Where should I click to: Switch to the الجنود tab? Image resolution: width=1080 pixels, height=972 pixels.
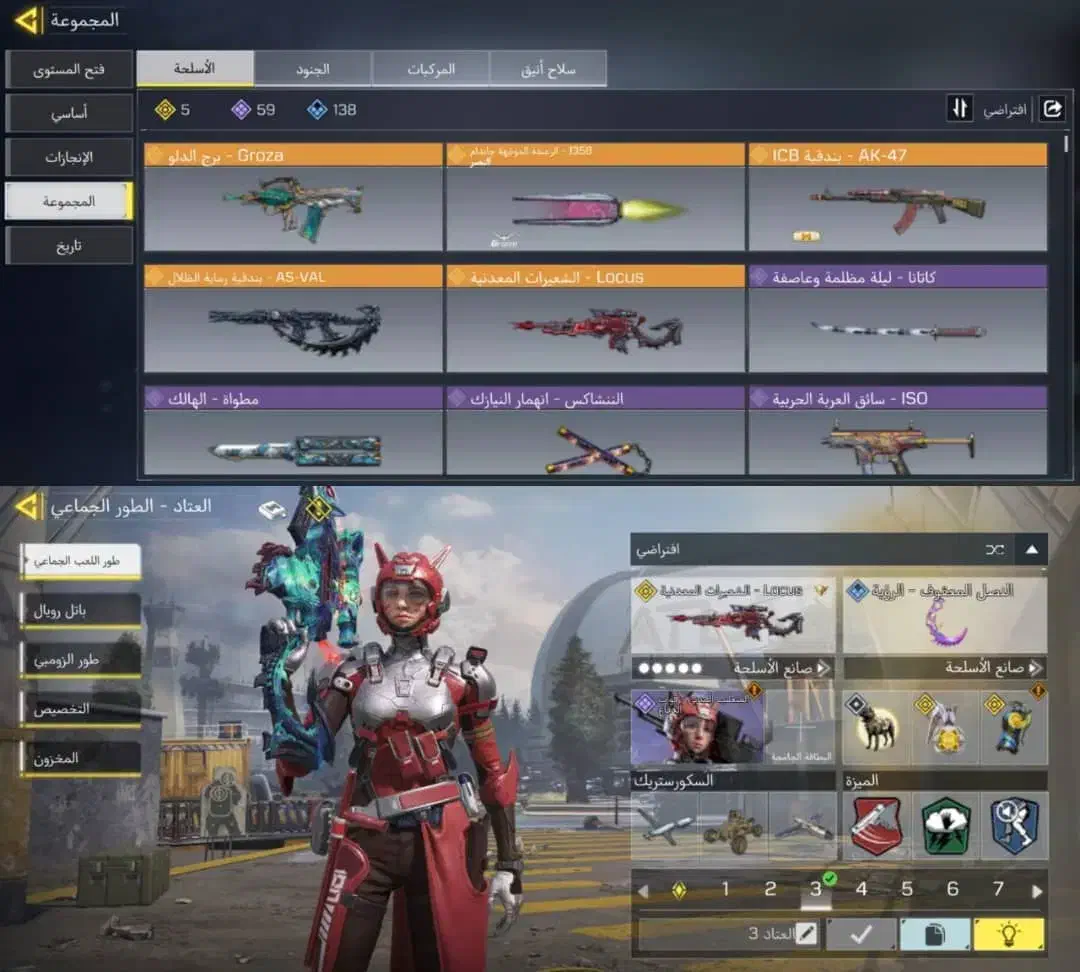(313, 69)
